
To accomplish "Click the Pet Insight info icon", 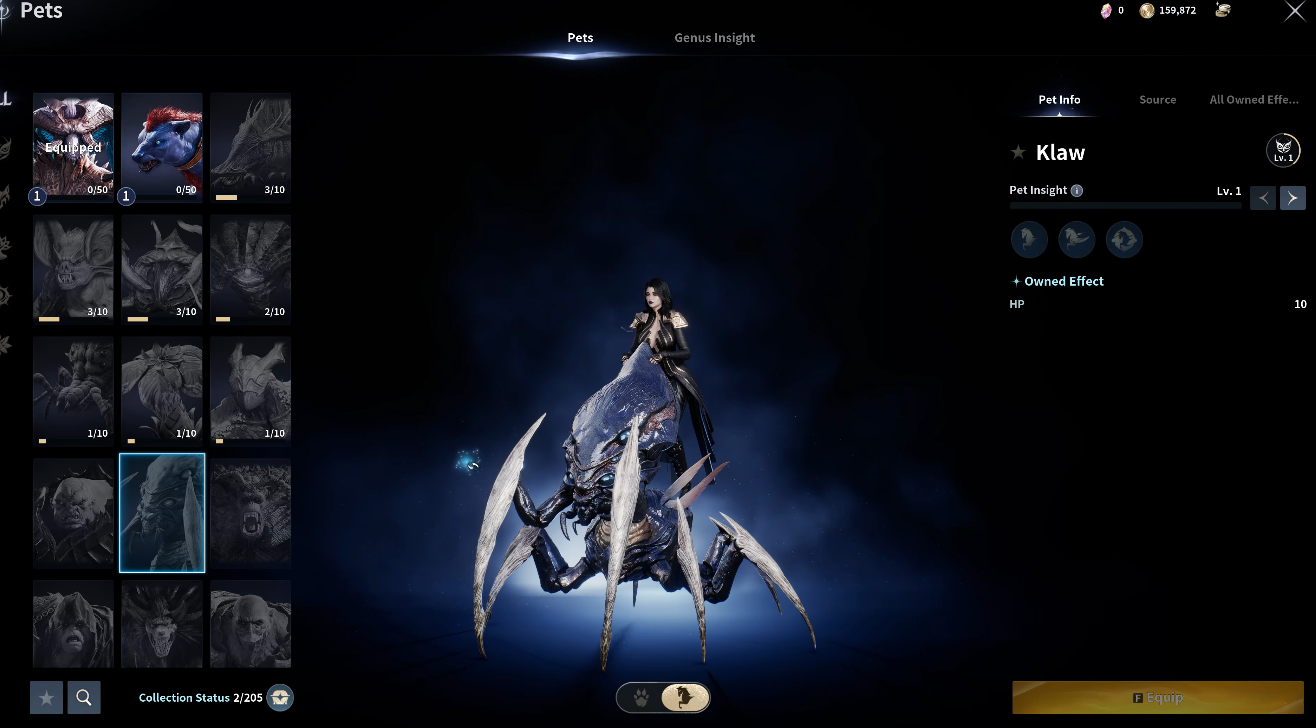I will tap(1076, 191).
